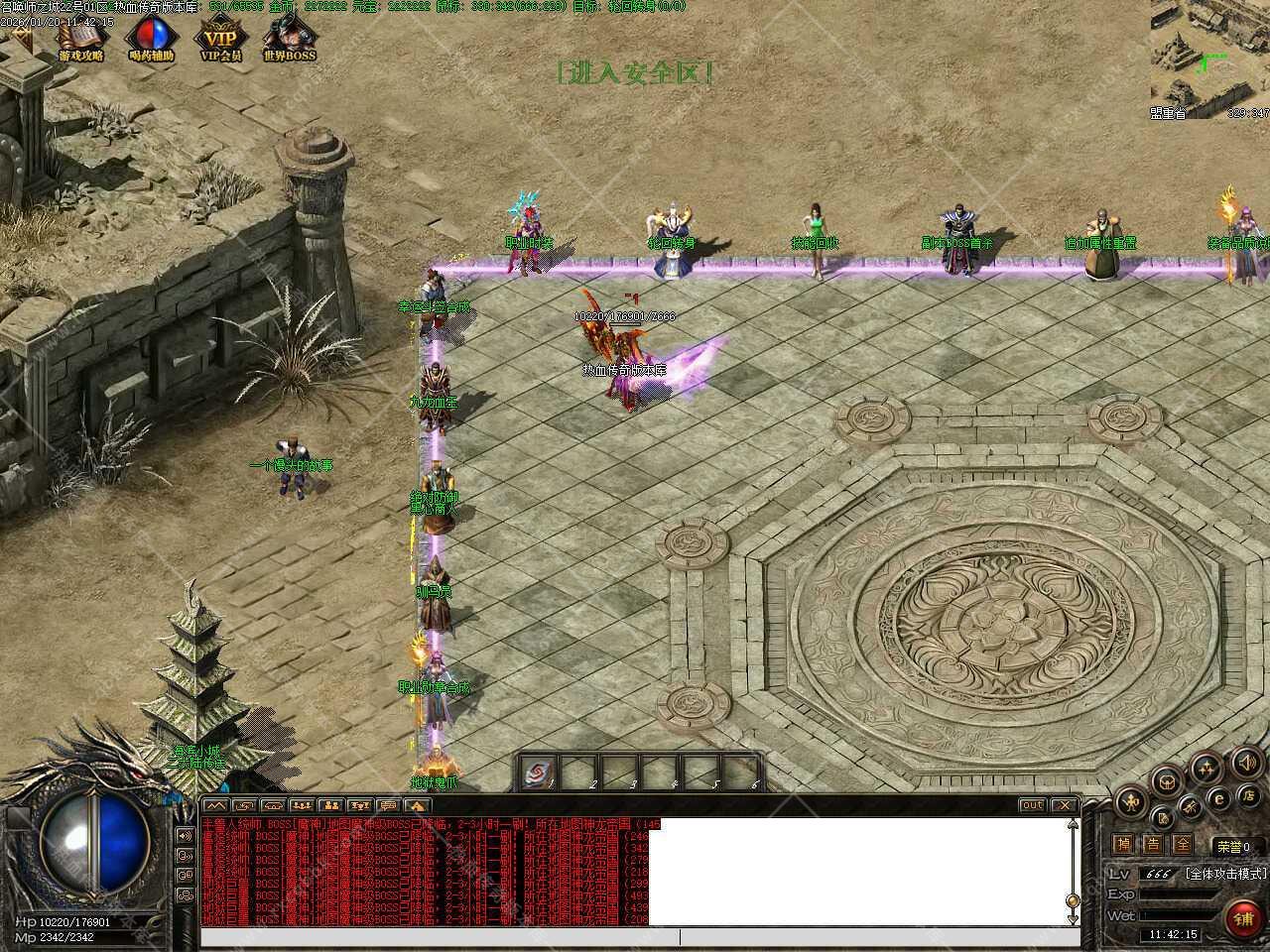Click the 掉 square button

click(1122, 844)
